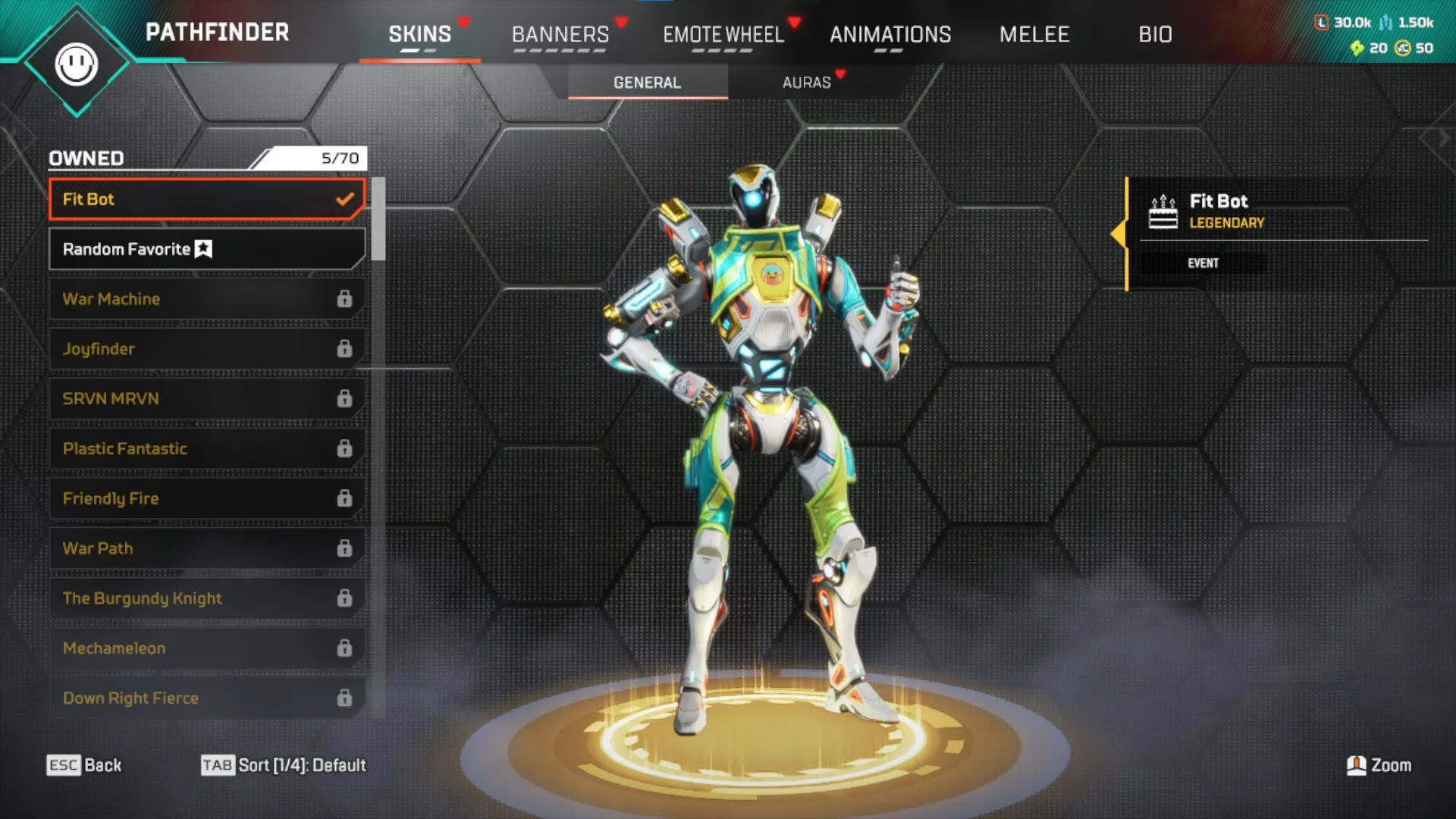Image resolution: width=1456 pixels, height=819 pixels.
Task: Click the Apex Coins icon
Action: (1402, 49)
